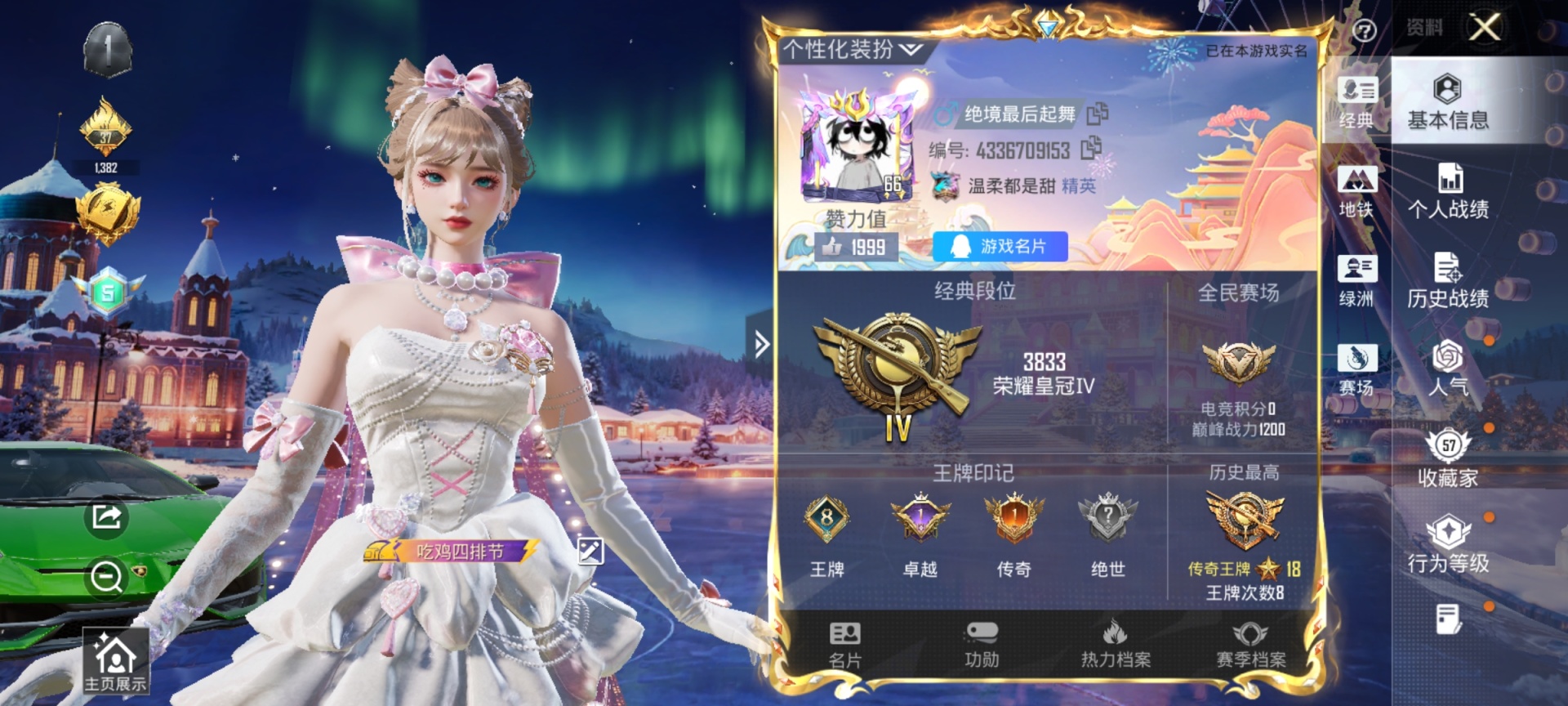Open the 名片 section at the bottom
This screenshot has height=706, width=1568.
pyautogui.click(x=844, y=645)
